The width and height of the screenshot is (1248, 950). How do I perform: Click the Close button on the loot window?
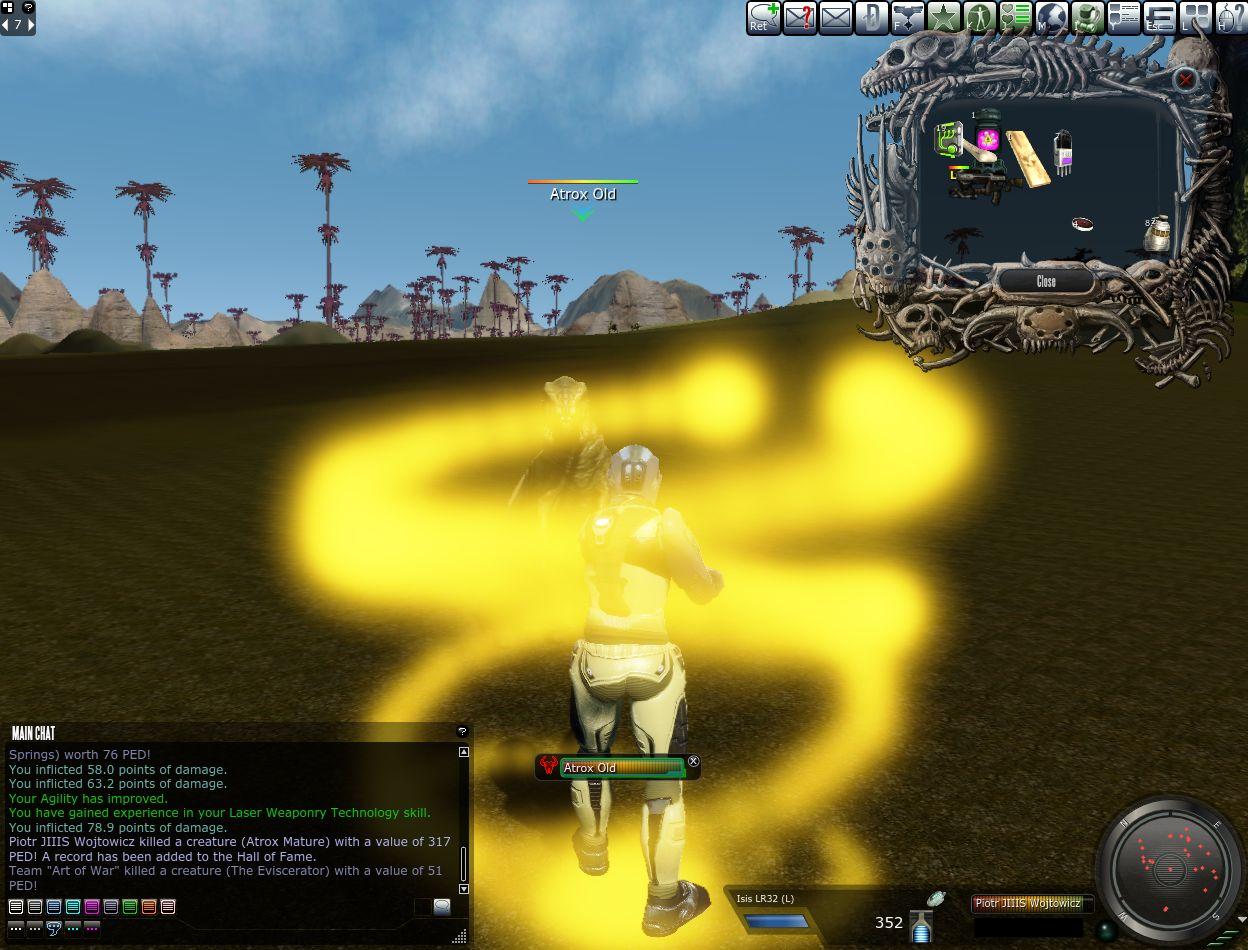pos(1046,281)
